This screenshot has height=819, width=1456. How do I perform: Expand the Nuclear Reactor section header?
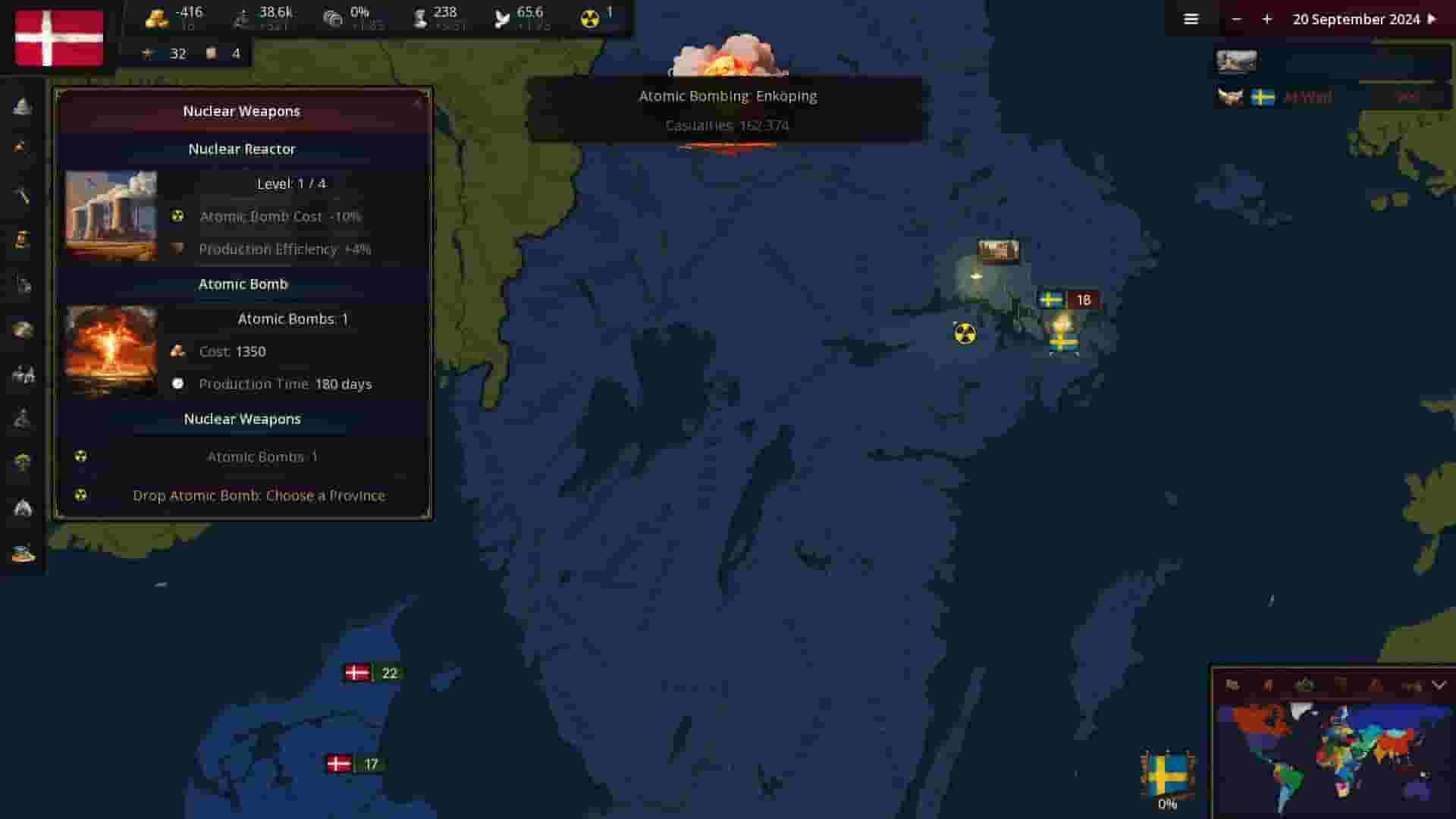point(241,149)
